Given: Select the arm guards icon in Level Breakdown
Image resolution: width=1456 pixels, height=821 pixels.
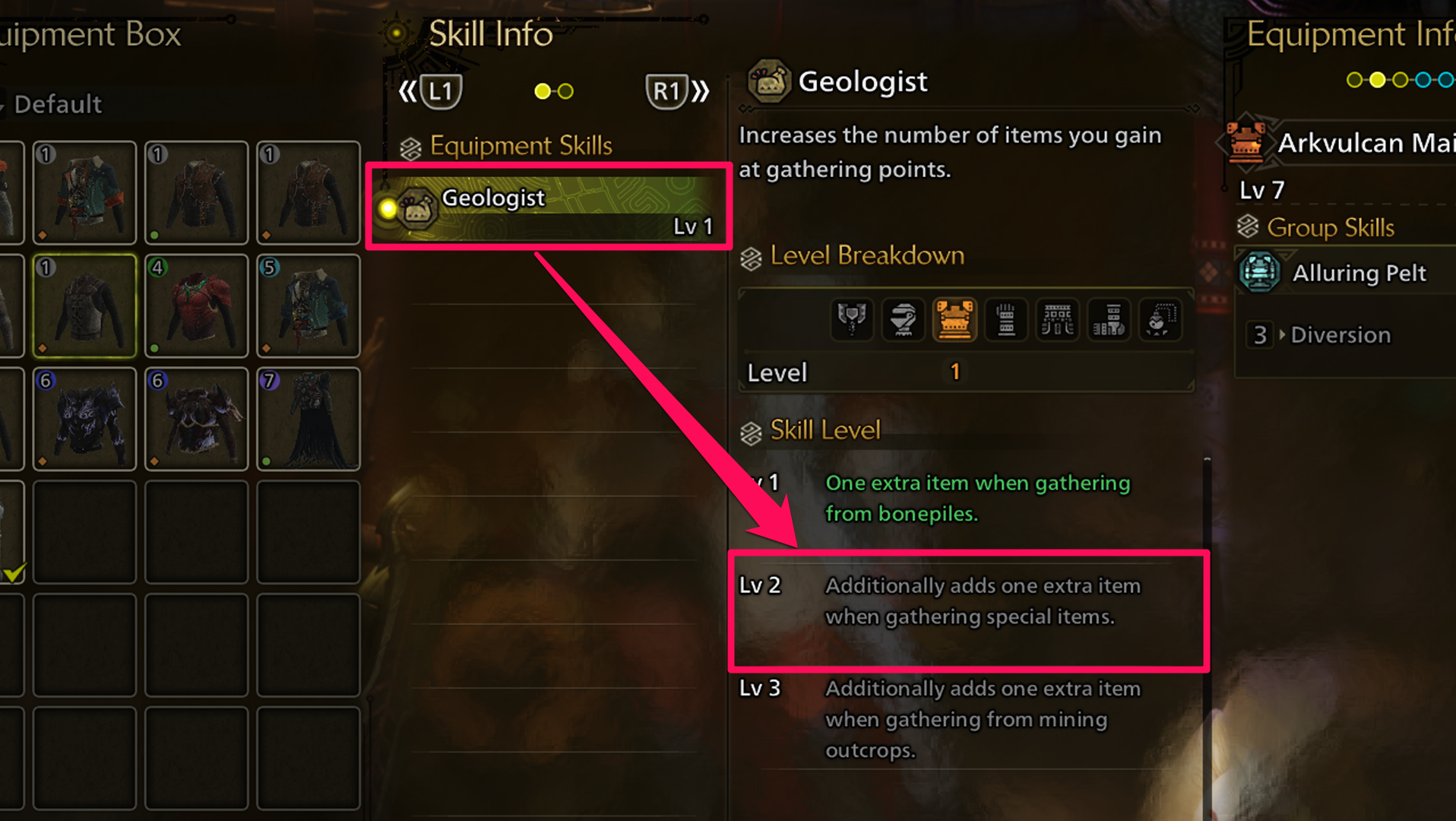Looking at the screenshot, I should pyautogui.click(x=1005, y=319).
